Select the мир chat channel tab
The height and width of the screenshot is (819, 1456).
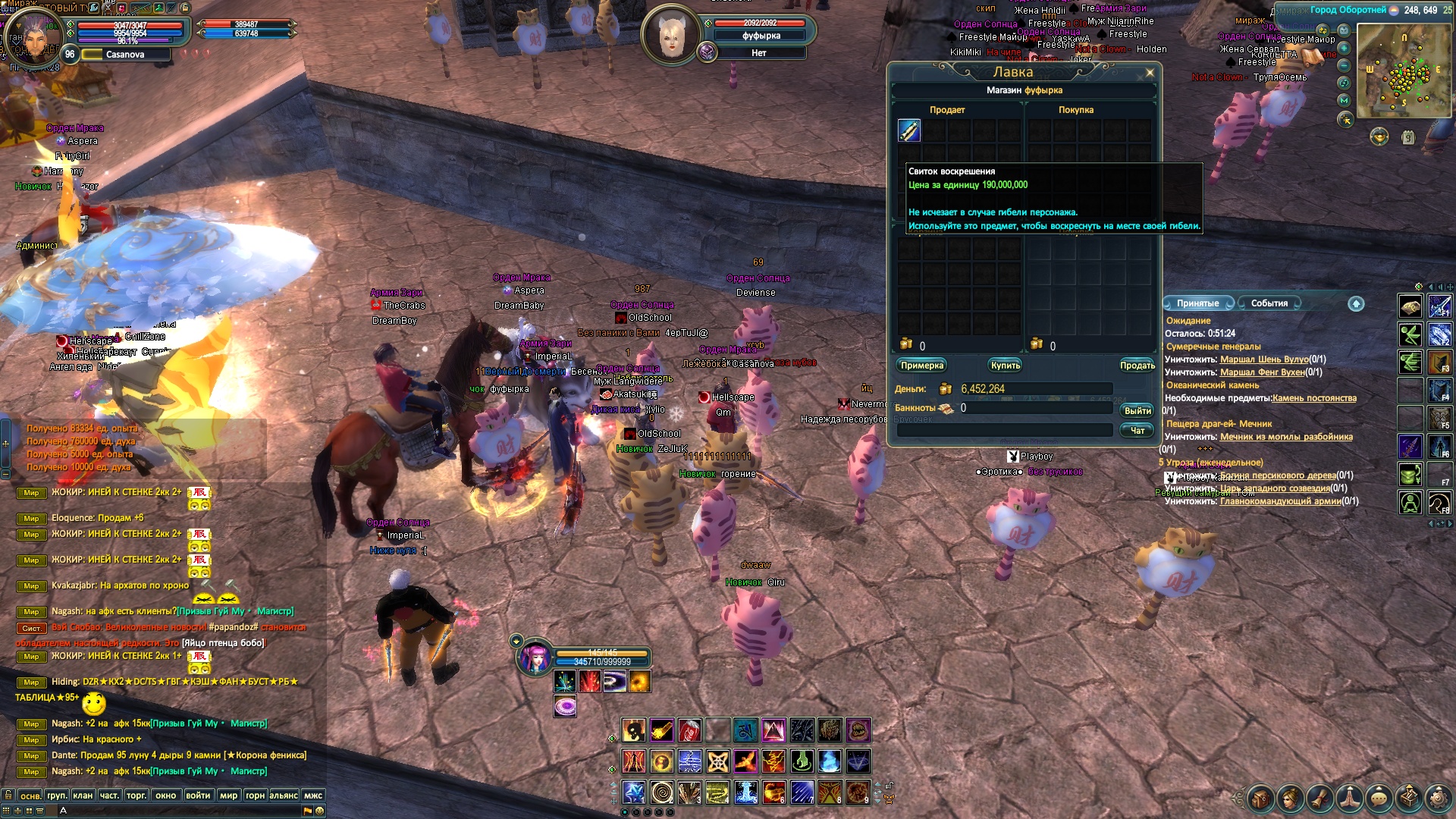(x=228, y=795)
